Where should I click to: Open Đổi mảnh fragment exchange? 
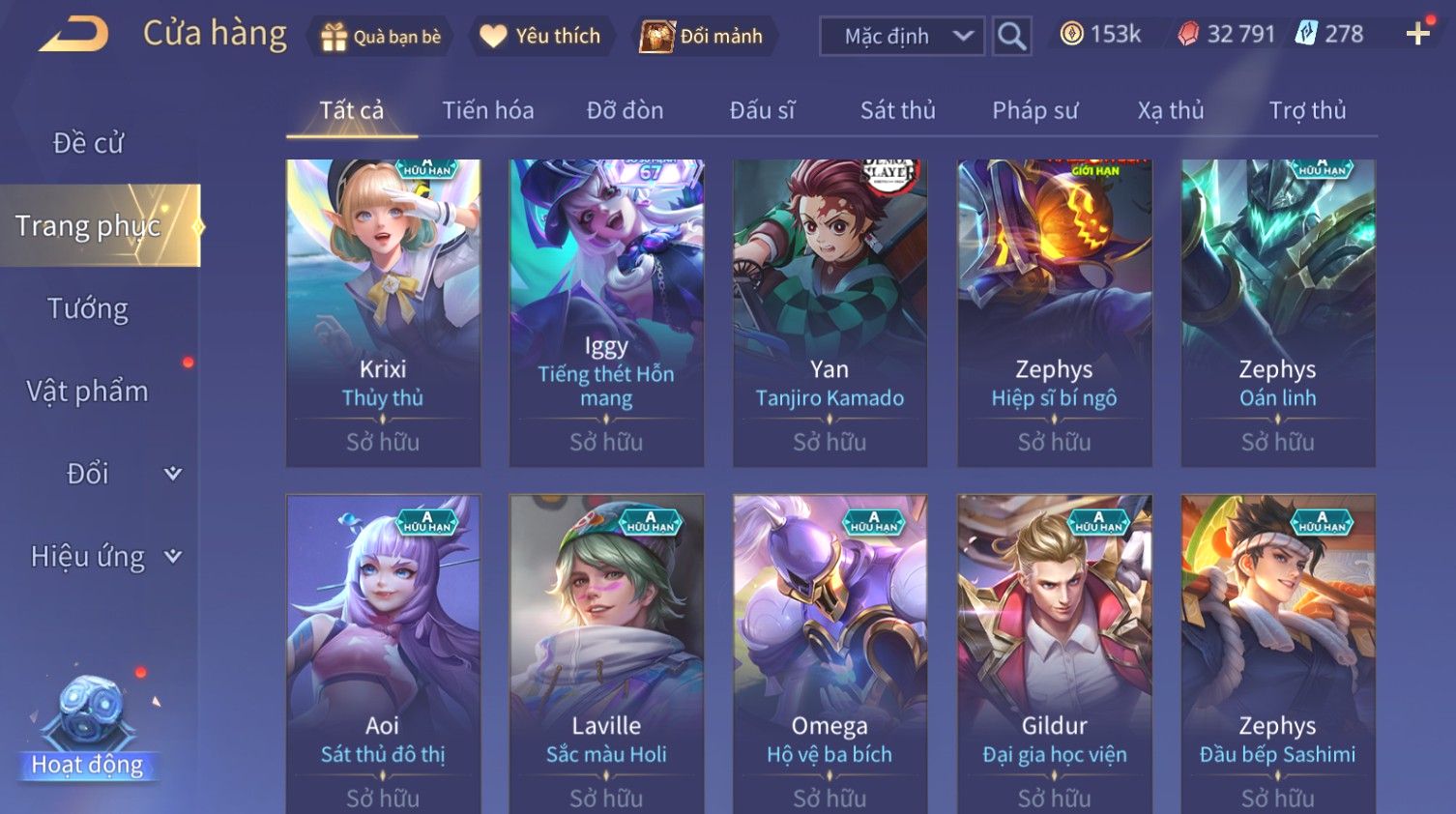[x=704, y=37]
